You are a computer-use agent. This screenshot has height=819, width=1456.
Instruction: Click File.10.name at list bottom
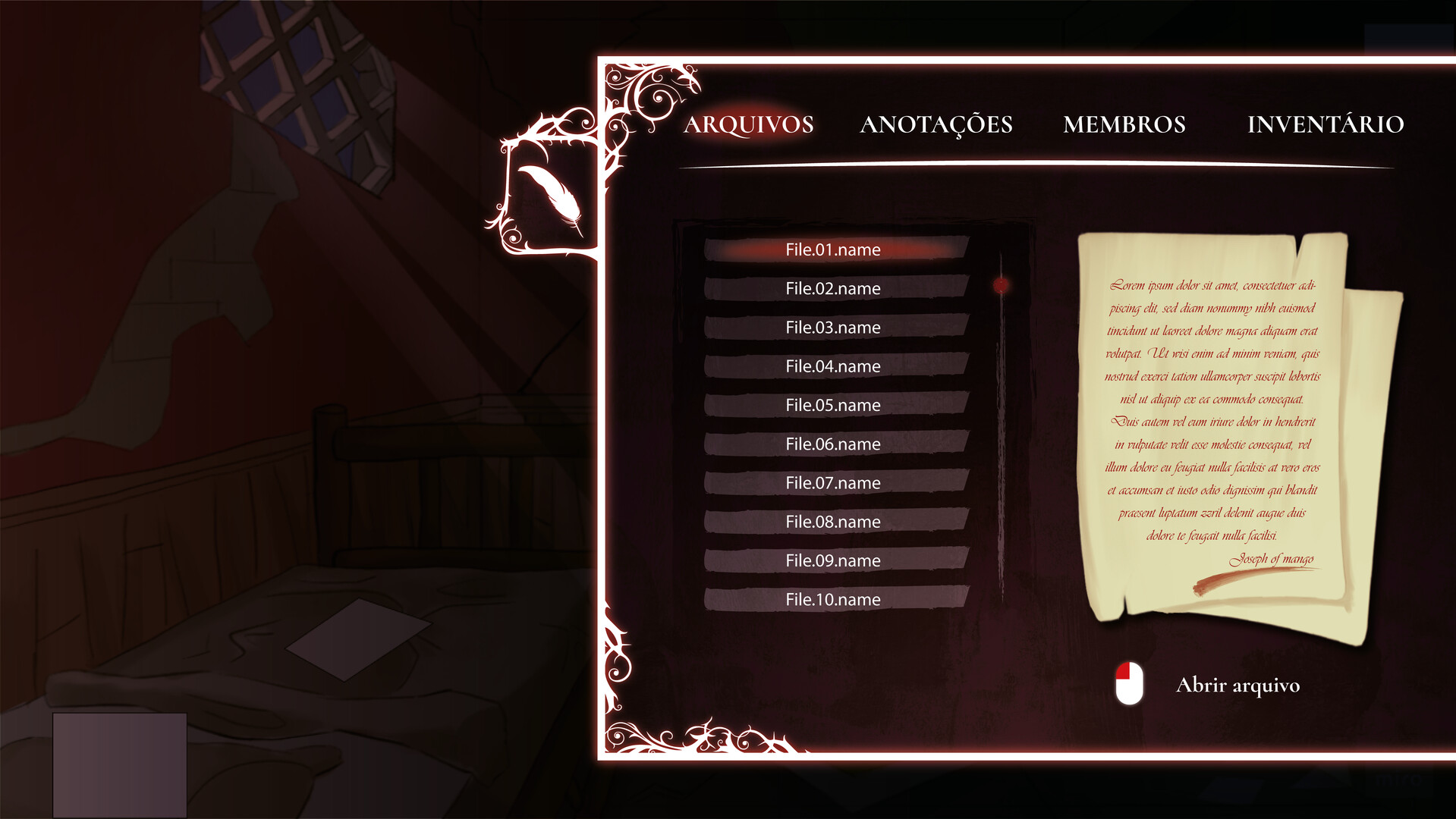coord(832,599)
